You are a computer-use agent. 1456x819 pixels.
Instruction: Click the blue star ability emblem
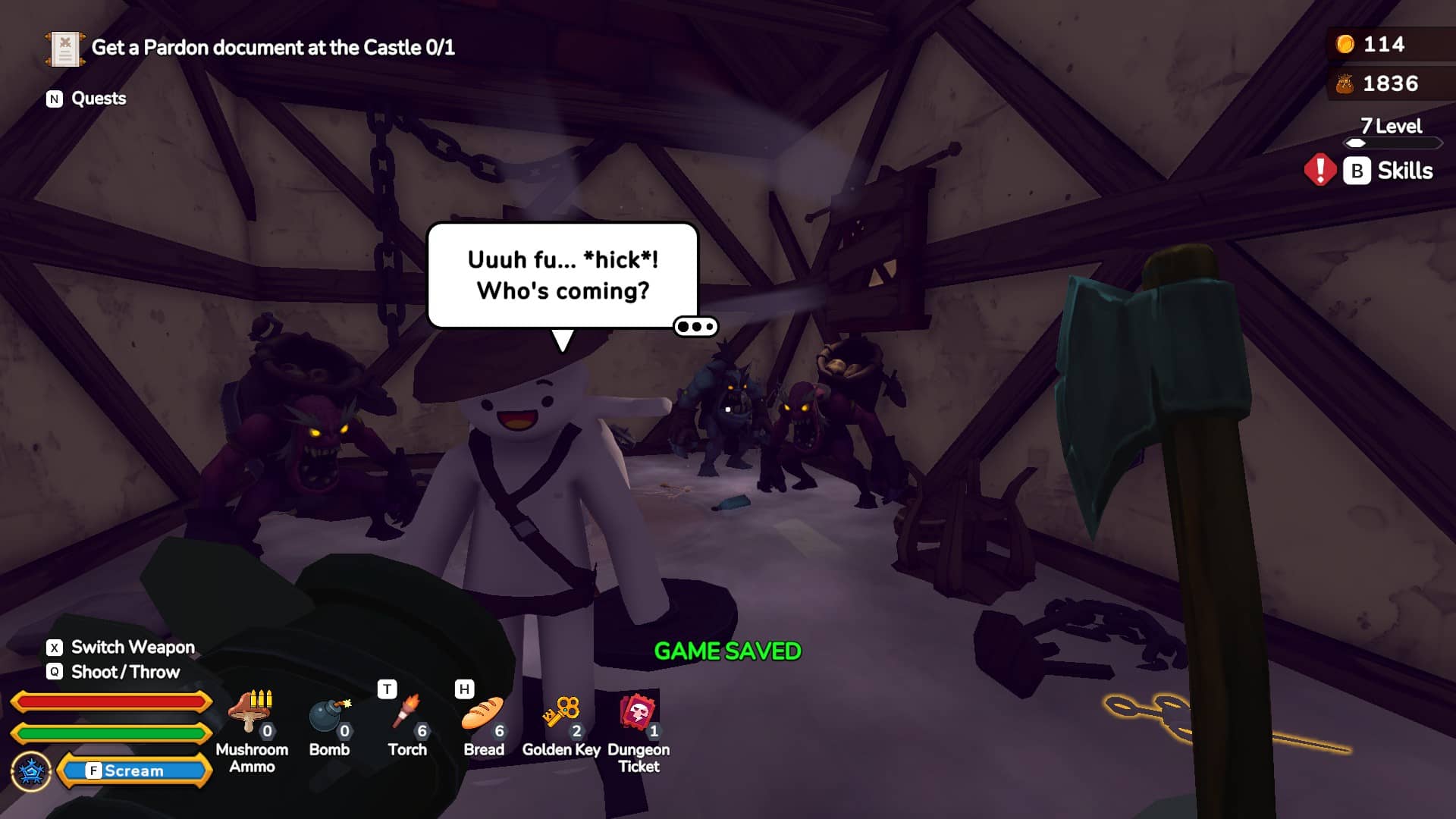(32, 772)
